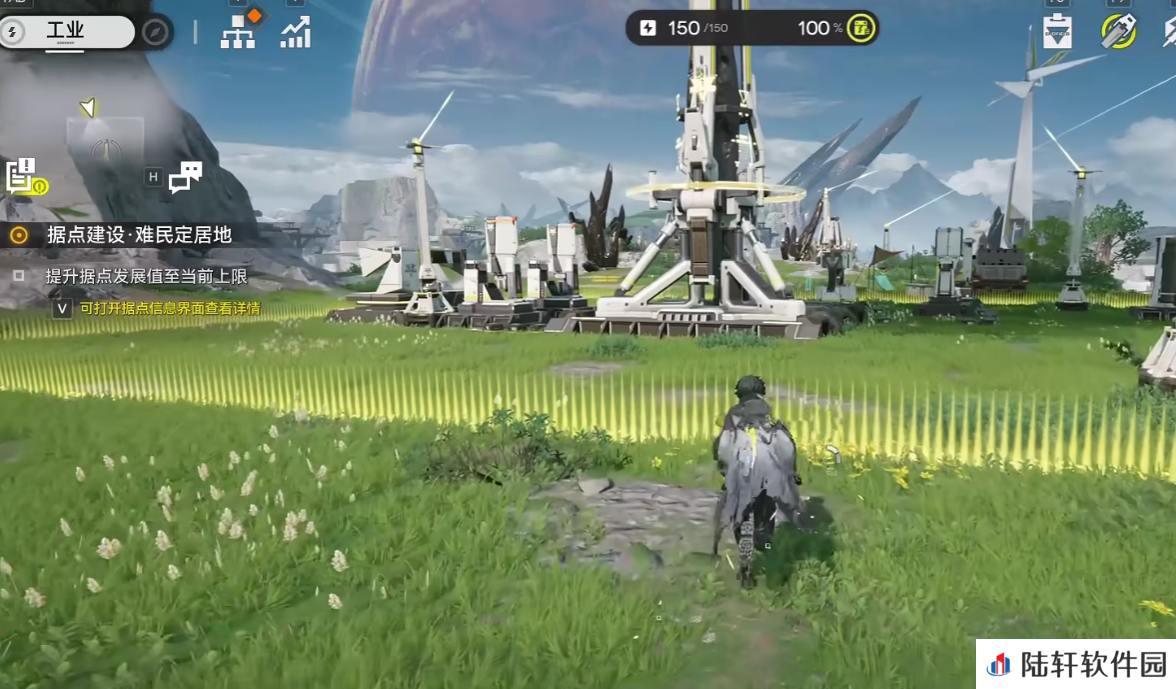1176x689 pixels.
Task: Activate the yellow-ringed power connector tool
Action: coord(1117,31)
